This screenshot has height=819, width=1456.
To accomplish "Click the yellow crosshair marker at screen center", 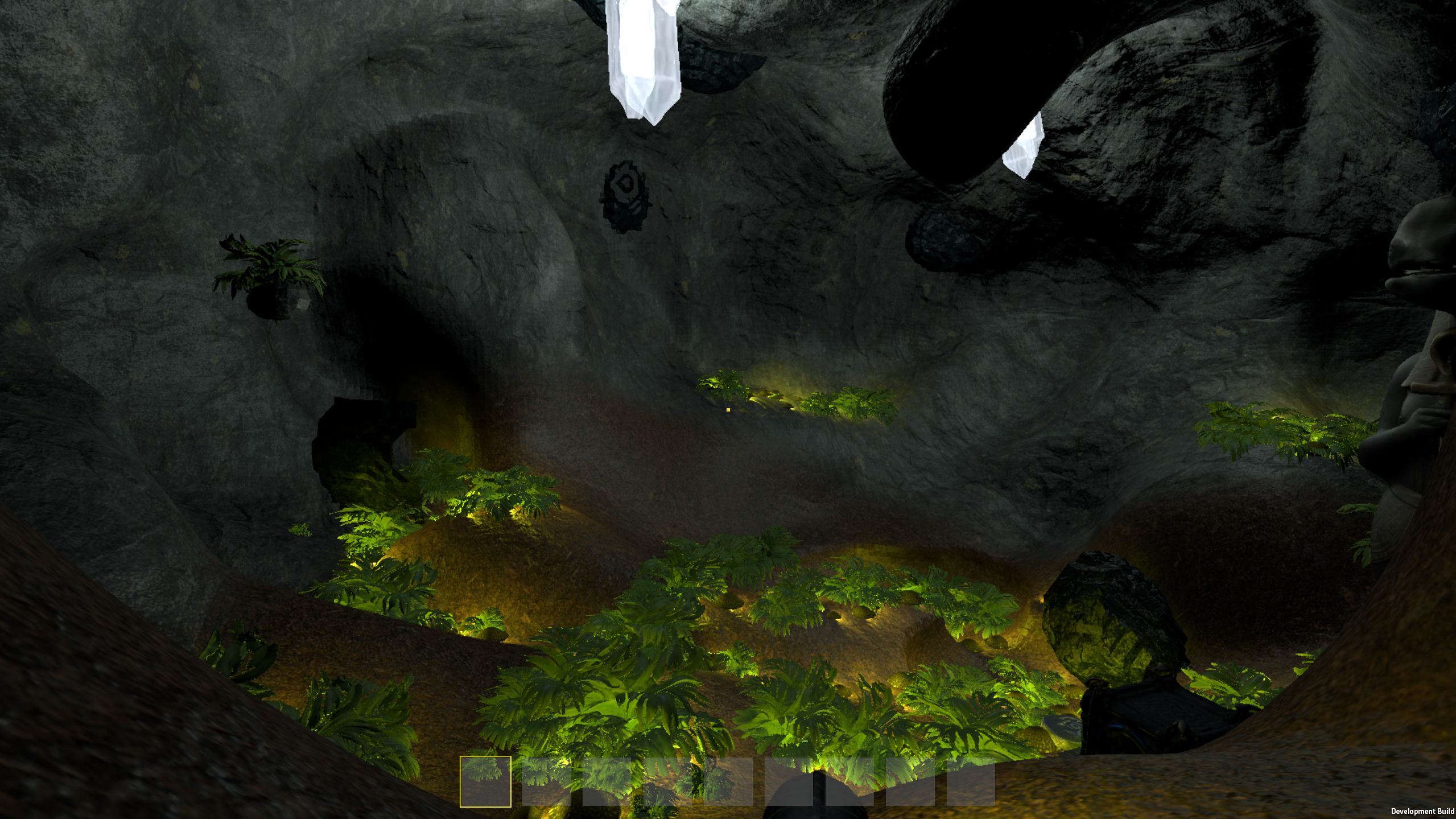I will coord(729,409).
